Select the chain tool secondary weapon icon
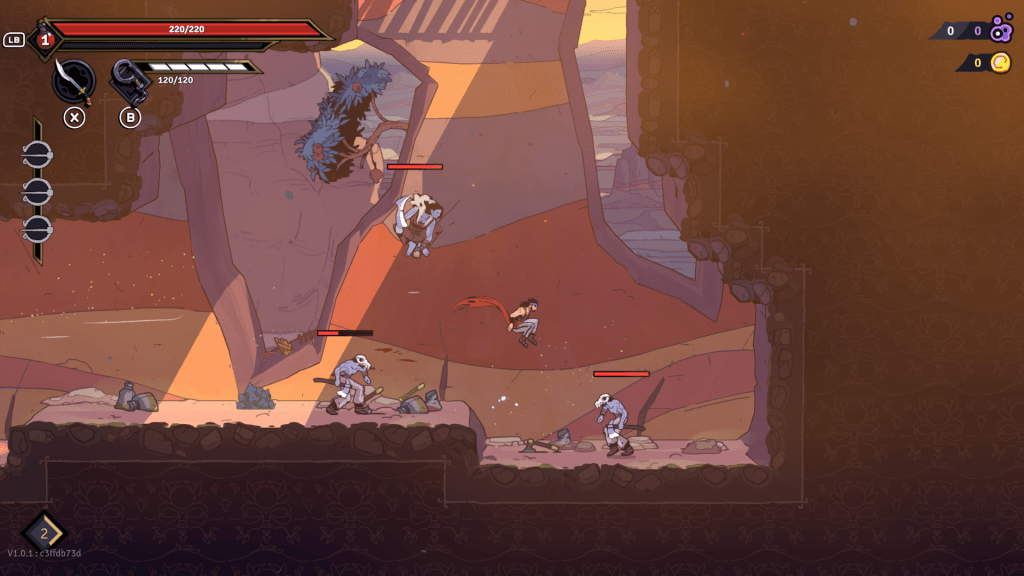Image resolution: width=1024 pixels, height=576 pixels. [x=129, y=81]
